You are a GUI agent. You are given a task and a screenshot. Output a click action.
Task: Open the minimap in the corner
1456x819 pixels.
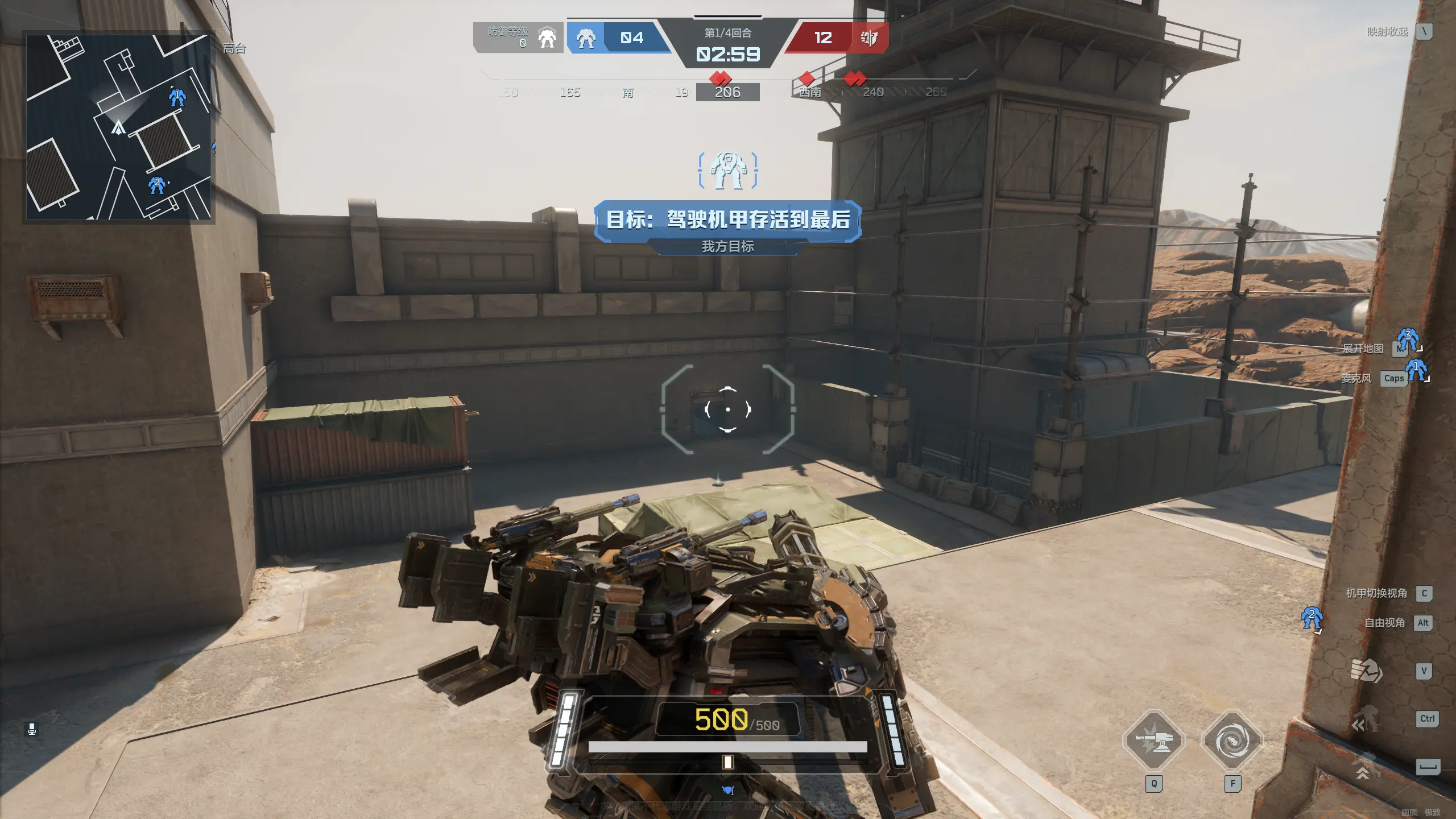click(x=118, y=127)
